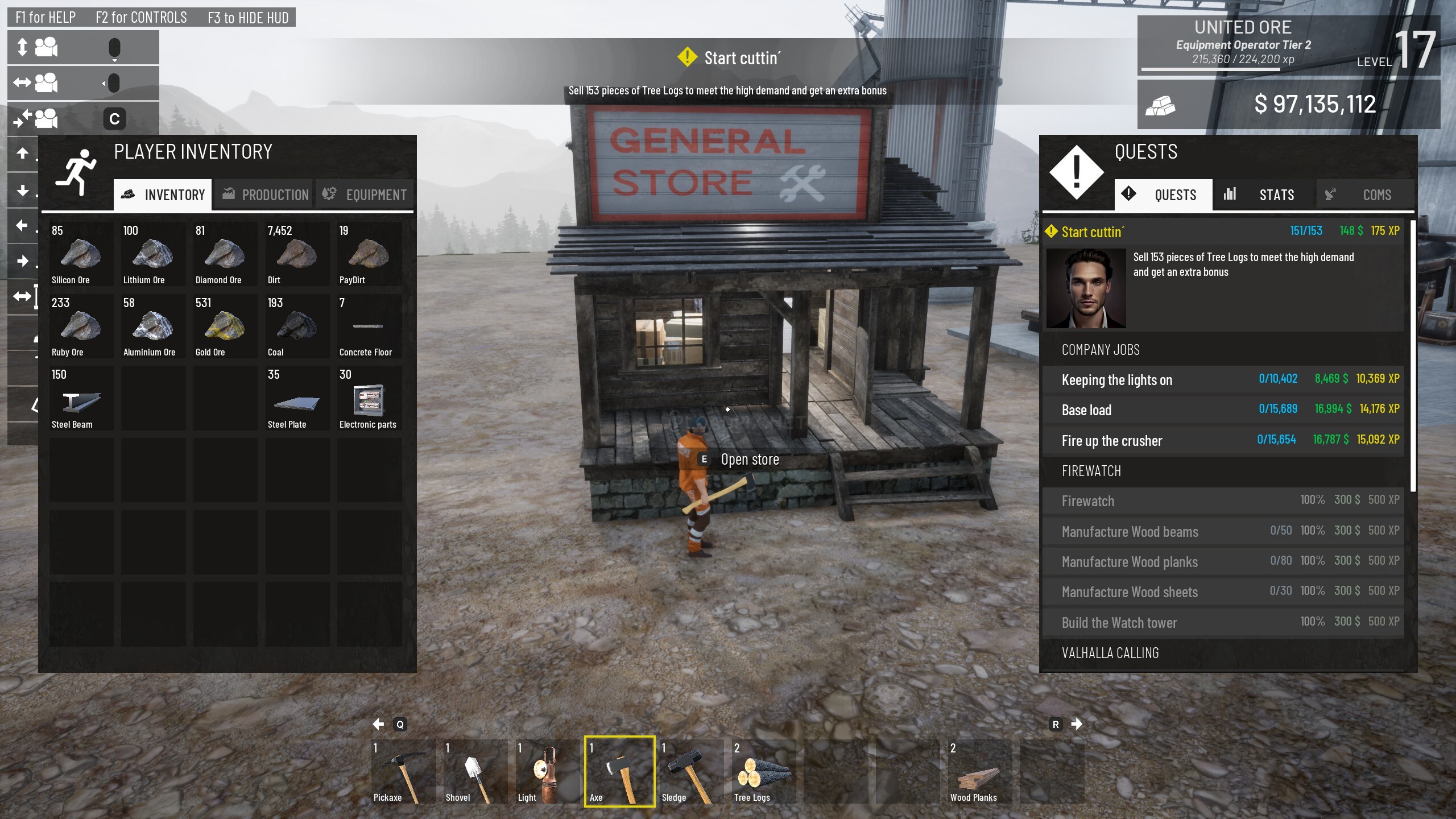The width and height of the screenshot is (1456, 819).
Task: Select the Start cuttin' quest entry
Action: pyautogui.click(x=1223, y=232)
